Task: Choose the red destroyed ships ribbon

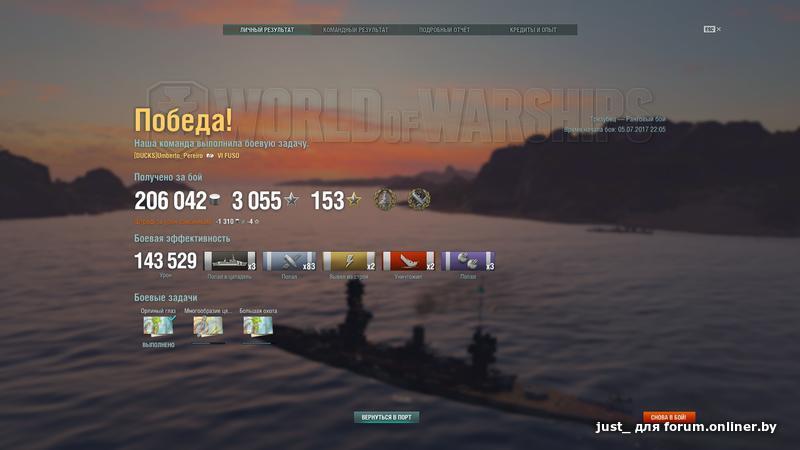Action: coord(408,261)
